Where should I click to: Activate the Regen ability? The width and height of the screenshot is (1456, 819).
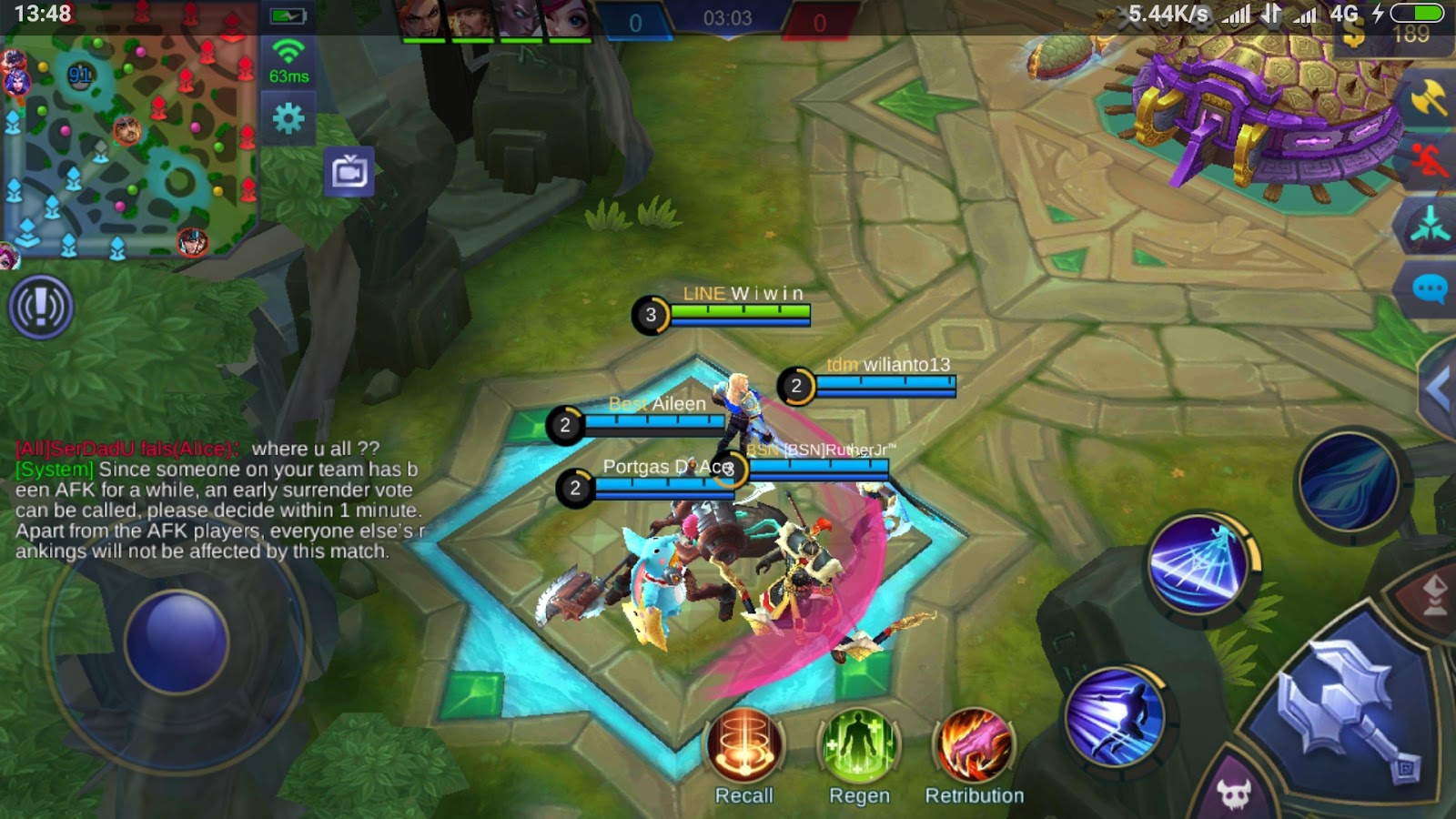[859, 746]
